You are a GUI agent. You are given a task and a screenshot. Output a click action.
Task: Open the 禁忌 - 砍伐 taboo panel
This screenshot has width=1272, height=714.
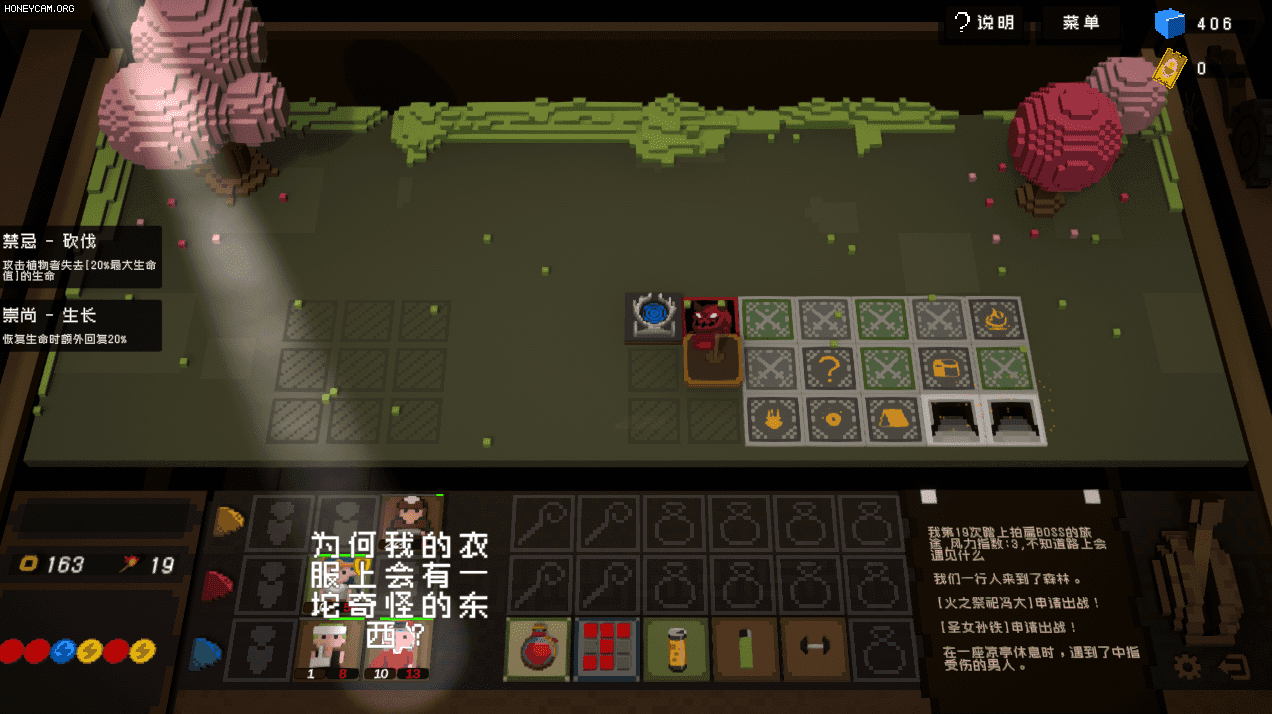pyautogui.click(x=80, y=256)
